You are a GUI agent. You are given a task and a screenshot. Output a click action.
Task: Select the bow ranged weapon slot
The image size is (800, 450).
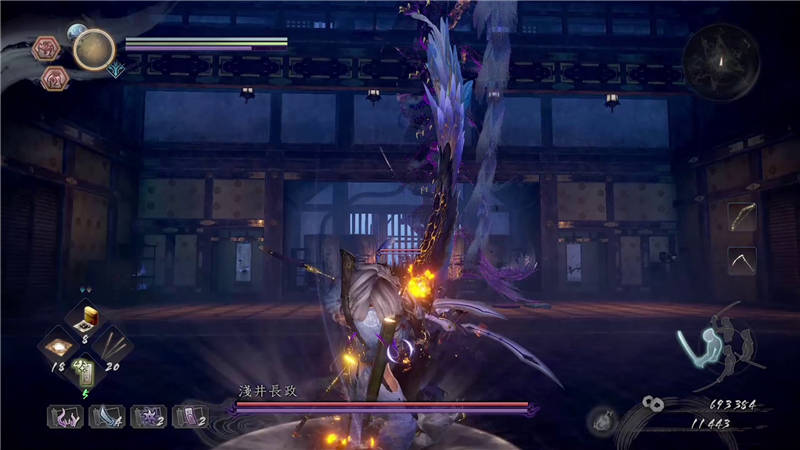tap(741, 216)
